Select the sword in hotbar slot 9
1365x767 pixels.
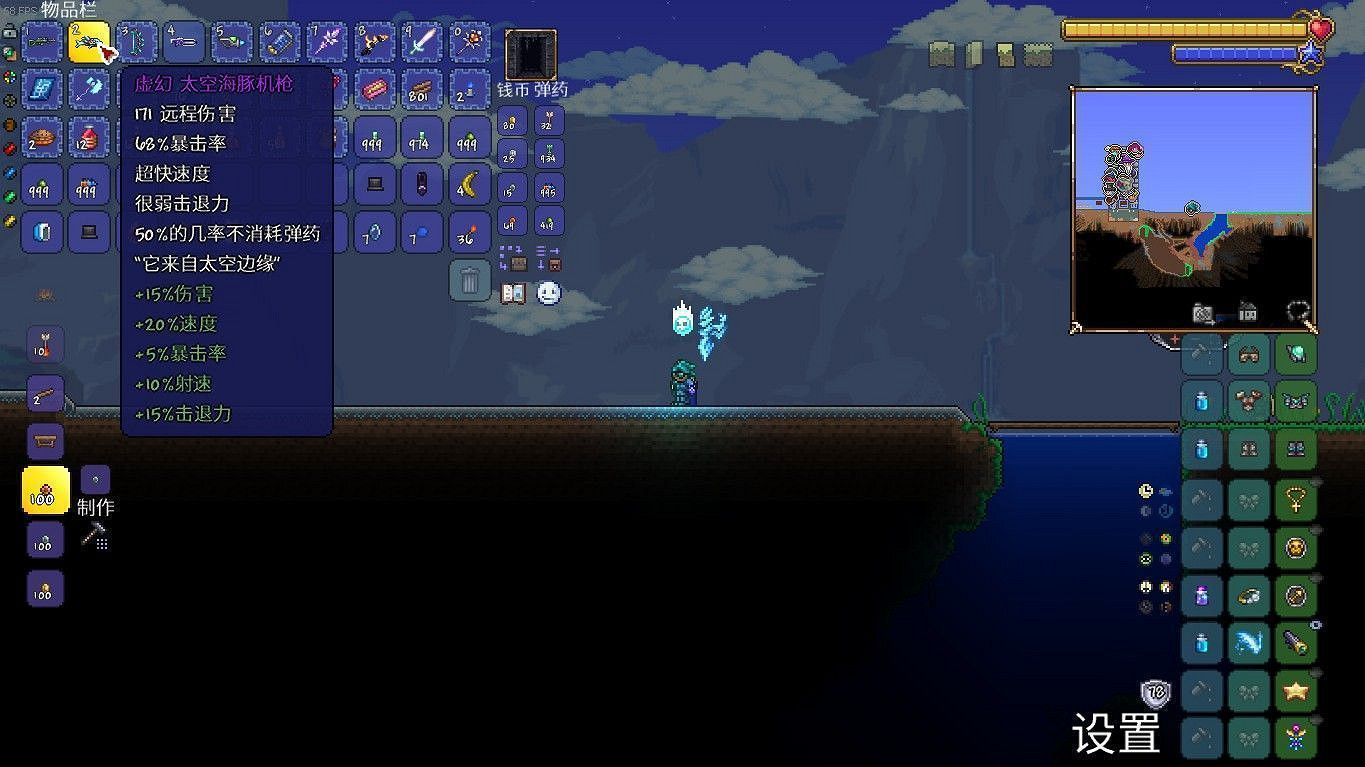coord(421,42)
